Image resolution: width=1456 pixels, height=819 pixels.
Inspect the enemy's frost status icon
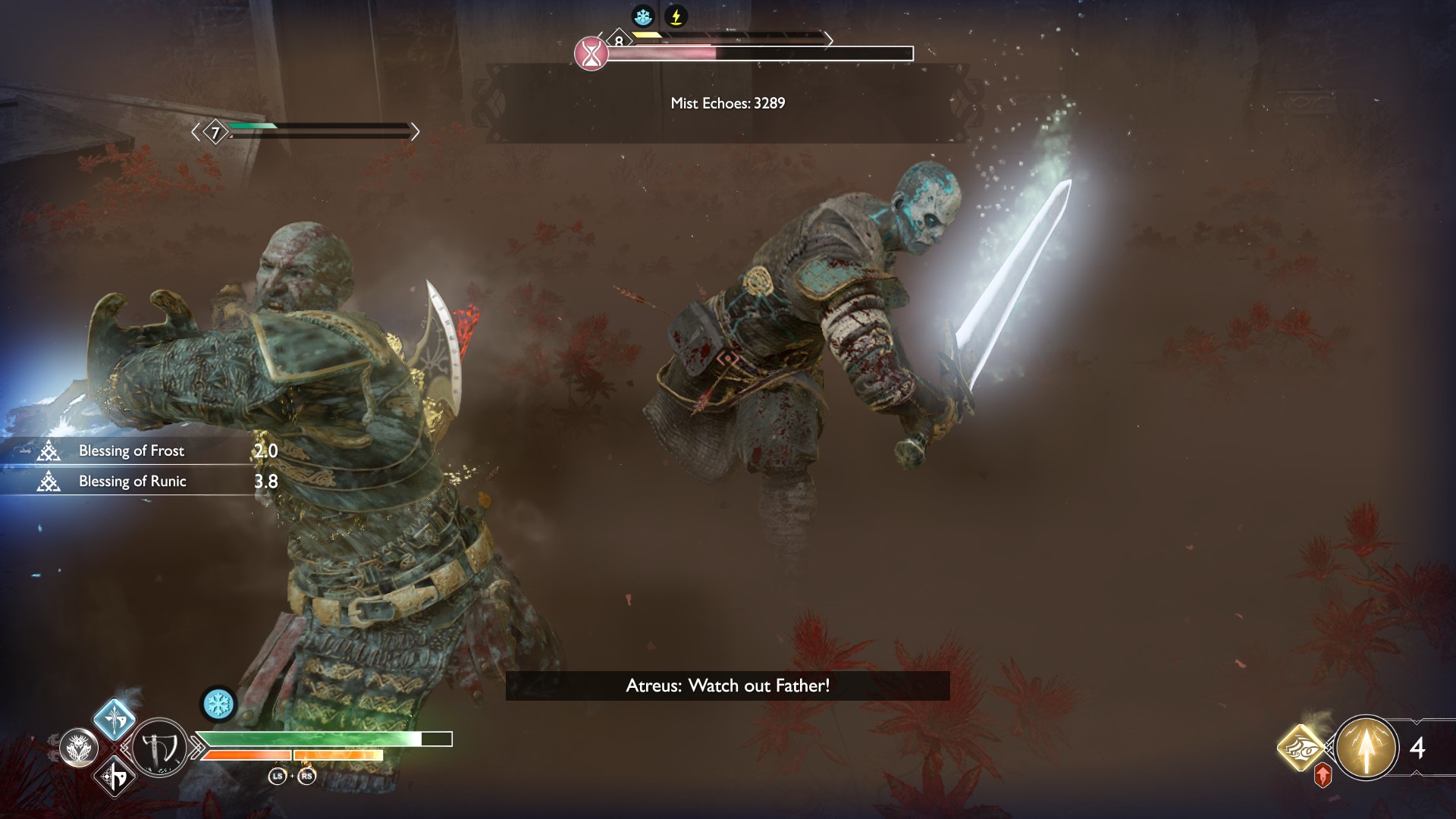643,16
